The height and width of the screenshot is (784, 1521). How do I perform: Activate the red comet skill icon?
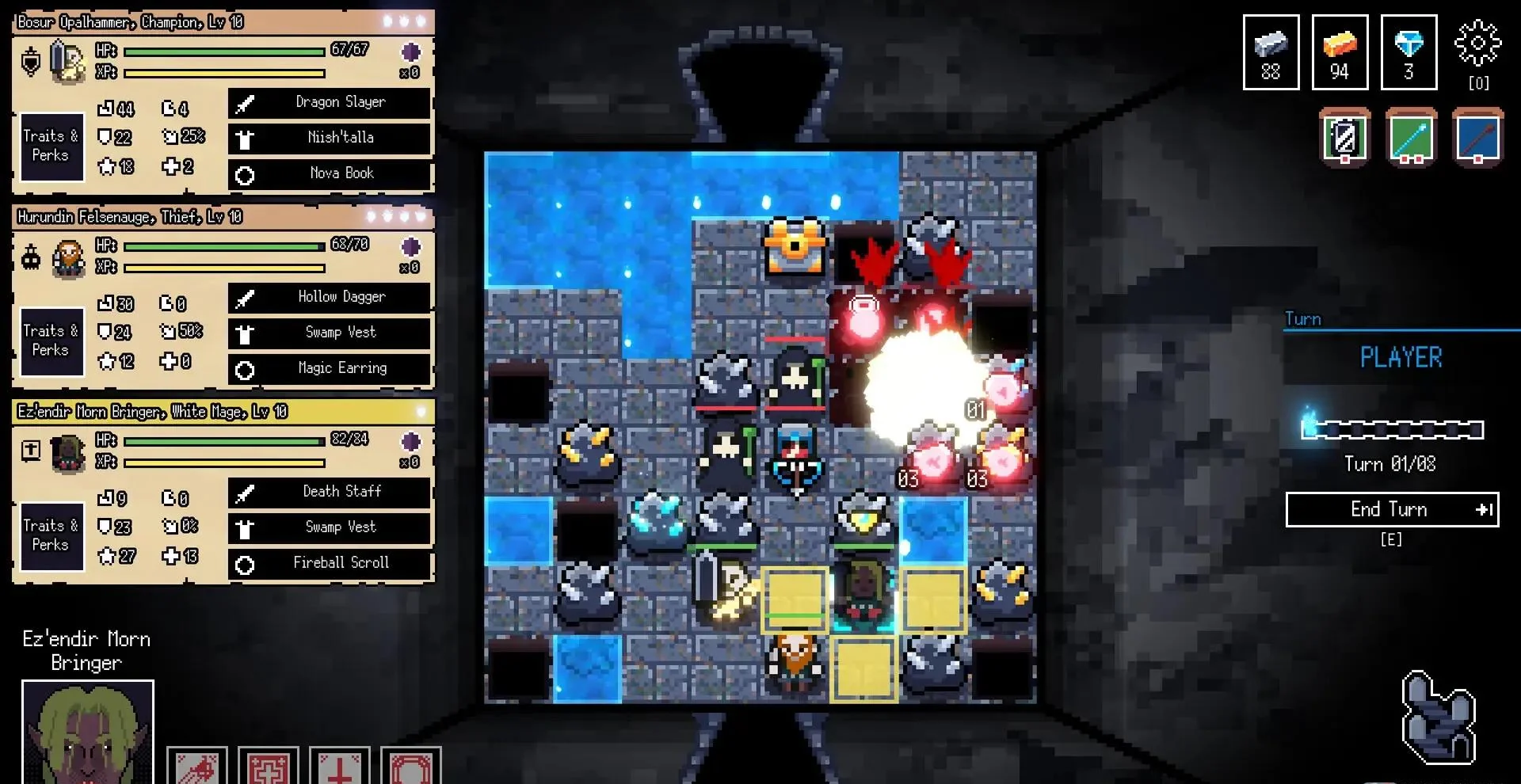(x=197, y=766)
